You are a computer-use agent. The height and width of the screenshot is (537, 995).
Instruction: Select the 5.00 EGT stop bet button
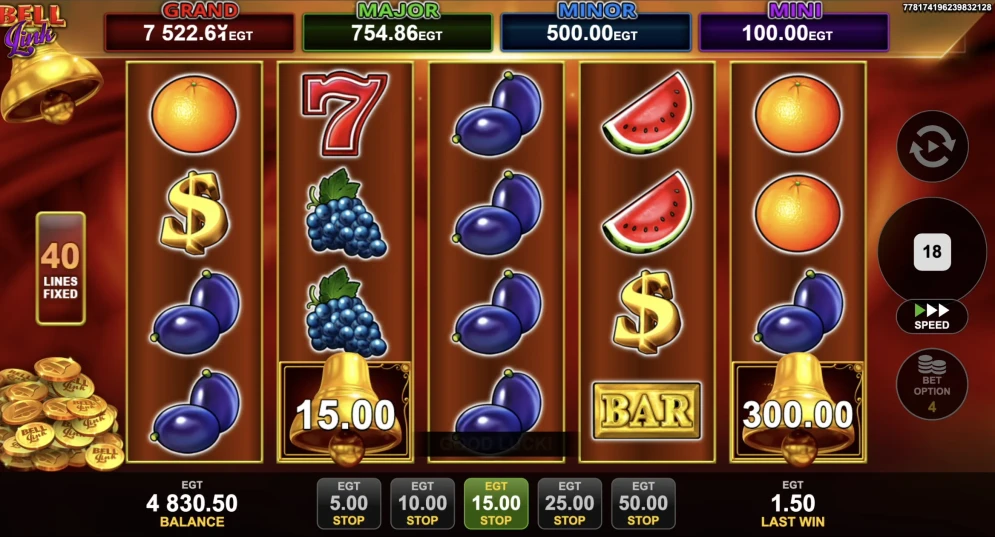[x=348, y=503]
